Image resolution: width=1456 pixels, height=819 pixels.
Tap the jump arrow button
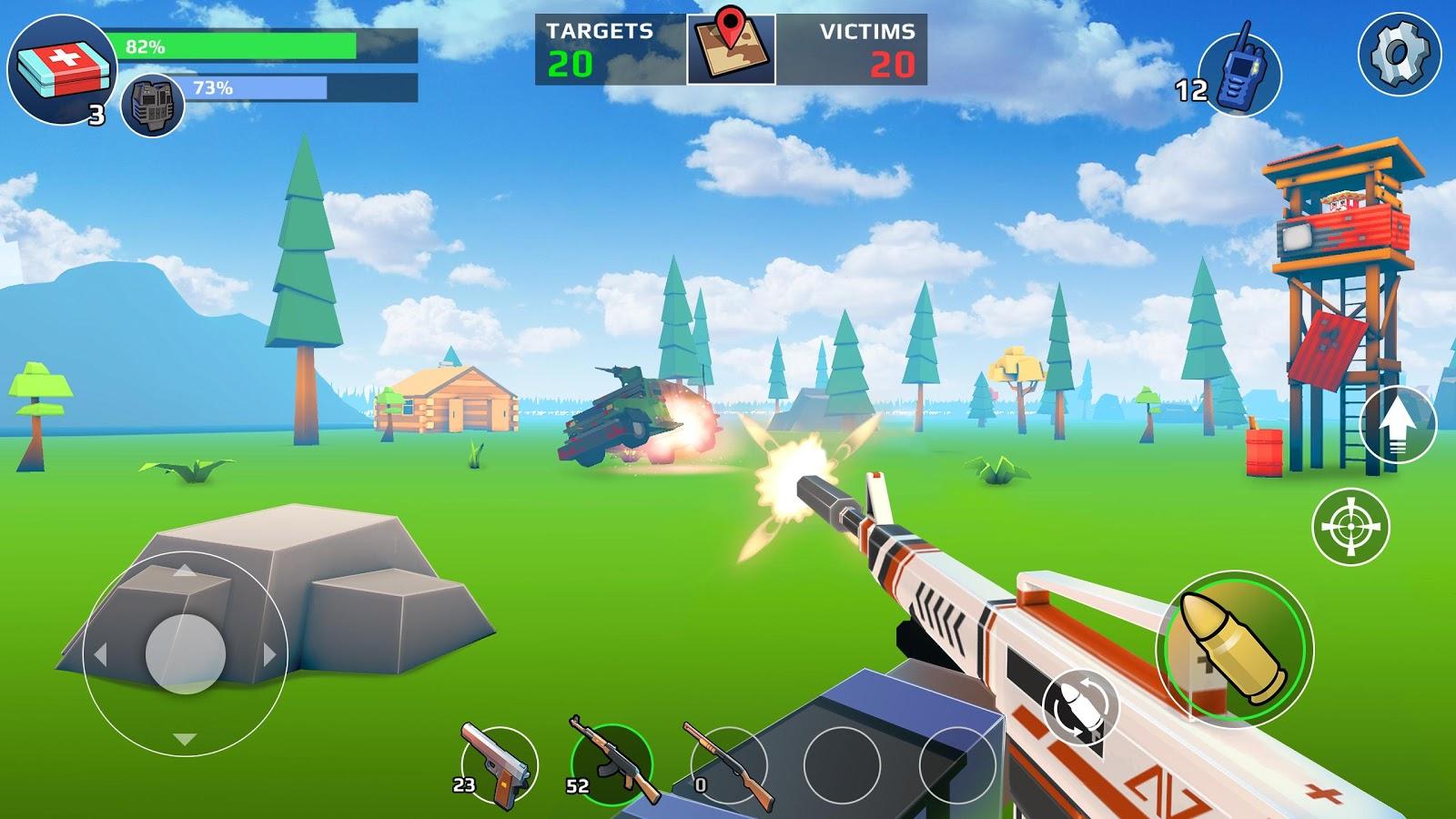pos(1398,424)
